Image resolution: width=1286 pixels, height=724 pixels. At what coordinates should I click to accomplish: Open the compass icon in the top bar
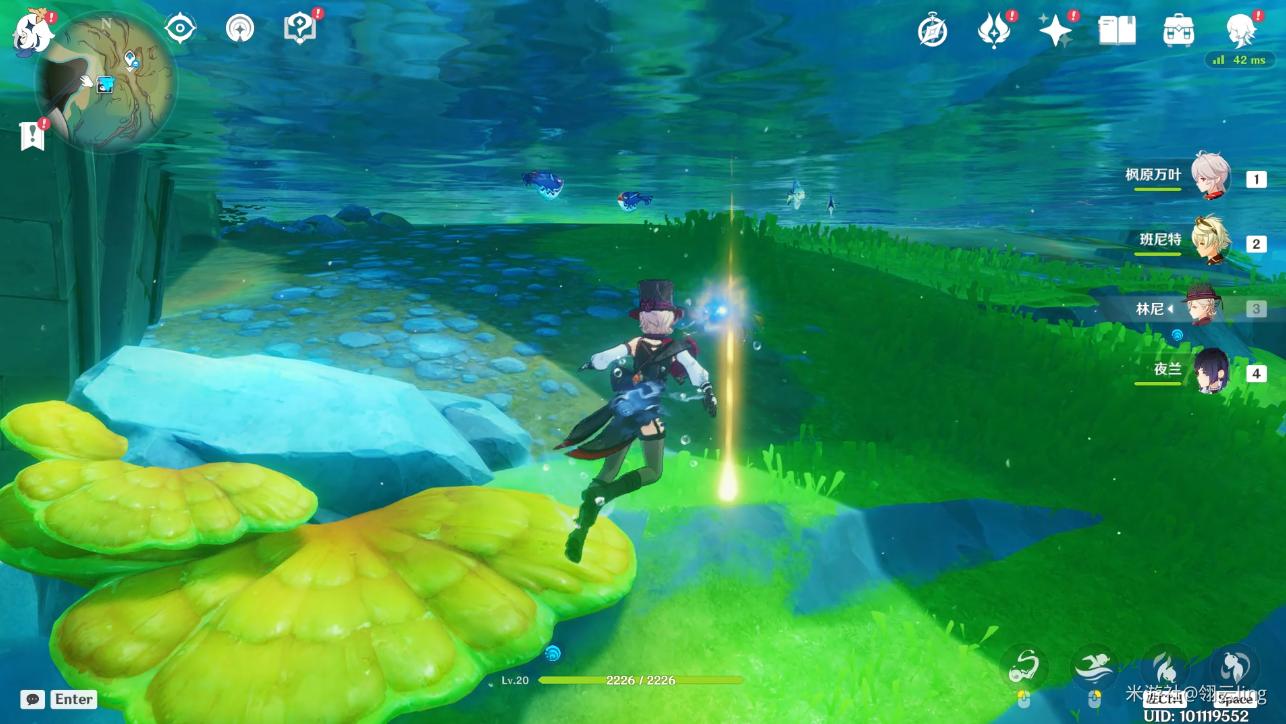(932, 31)
